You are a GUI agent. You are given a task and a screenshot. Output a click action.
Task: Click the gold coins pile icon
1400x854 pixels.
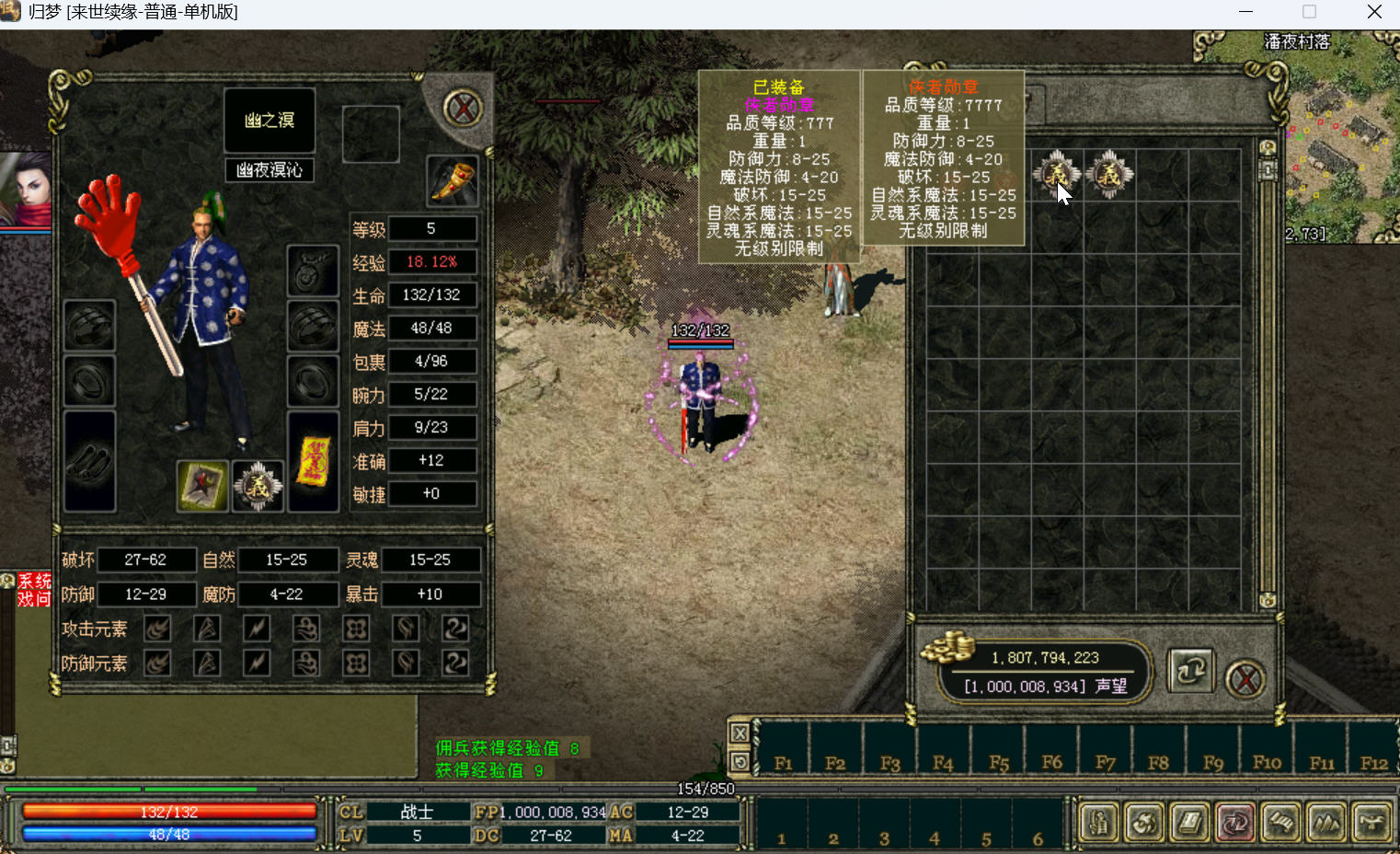click(947, 647)
